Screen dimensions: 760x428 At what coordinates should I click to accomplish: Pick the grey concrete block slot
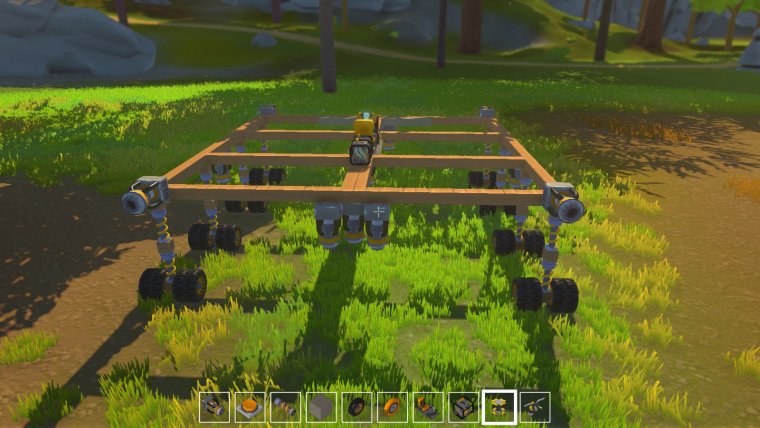click(321, 407)
